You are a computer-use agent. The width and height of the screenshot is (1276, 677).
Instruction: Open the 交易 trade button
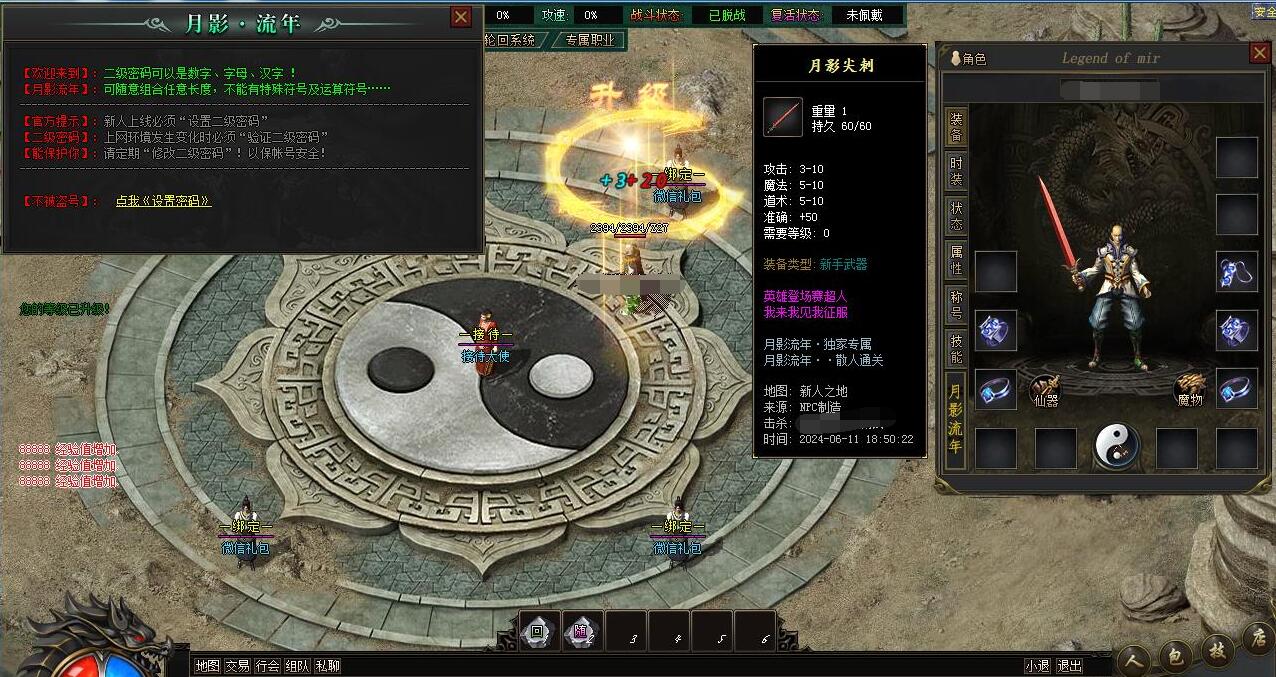click(237, 666)
